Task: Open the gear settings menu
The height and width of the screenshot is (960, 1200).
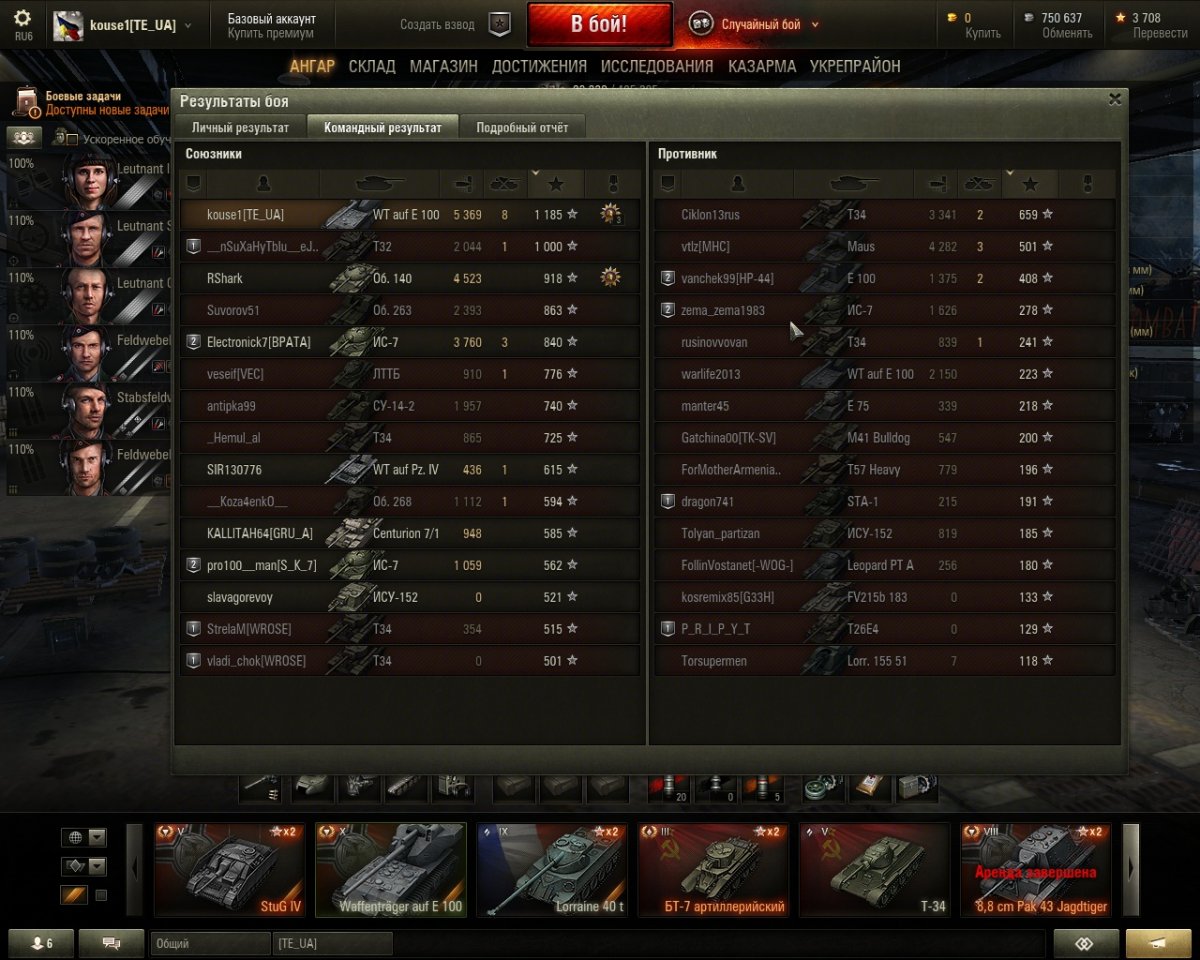Action: pyautogui.click(x=22, y=19)
